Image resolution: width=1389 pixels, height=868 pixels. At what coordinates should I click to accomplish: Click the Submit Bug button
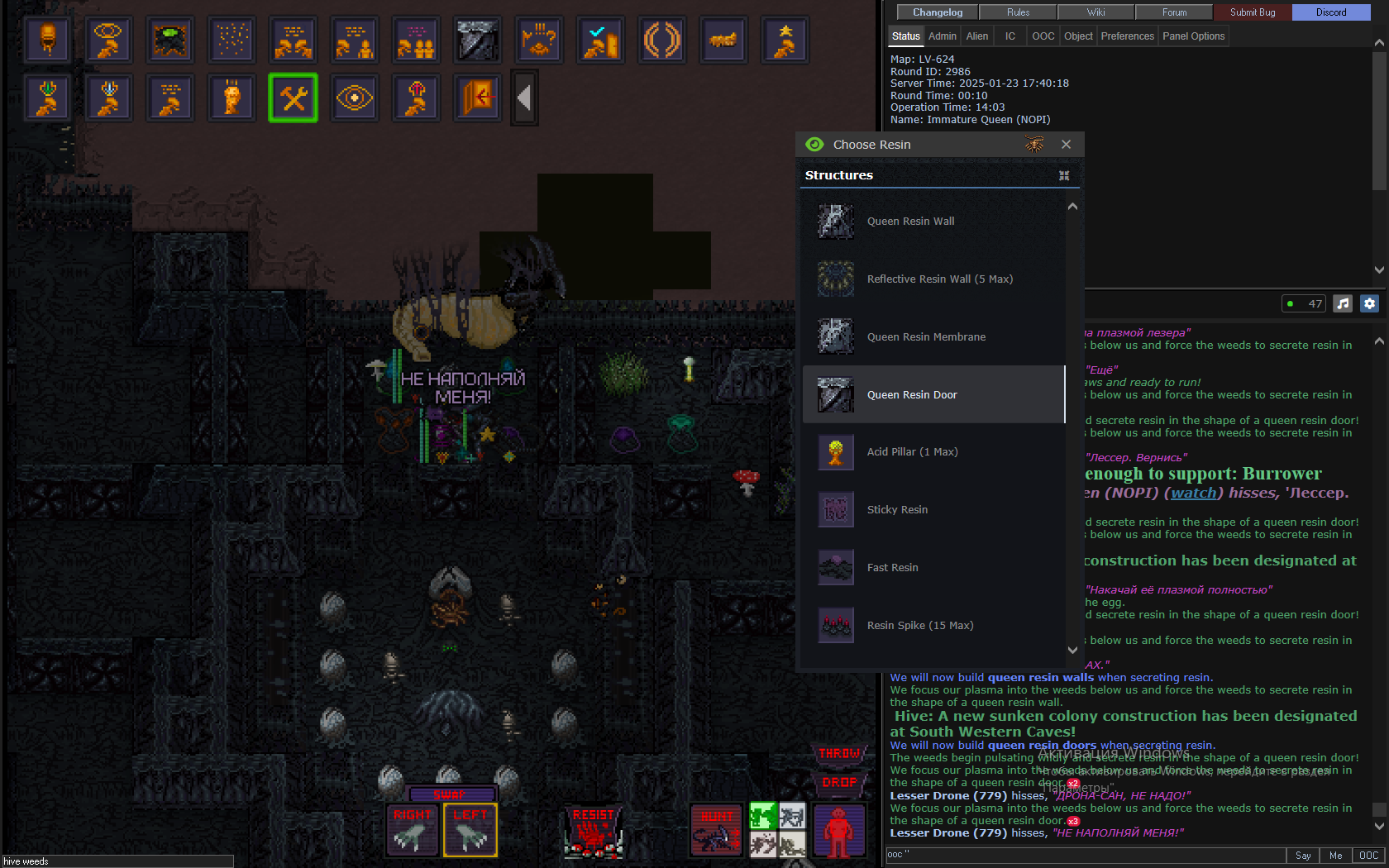tap(1252, 12)
